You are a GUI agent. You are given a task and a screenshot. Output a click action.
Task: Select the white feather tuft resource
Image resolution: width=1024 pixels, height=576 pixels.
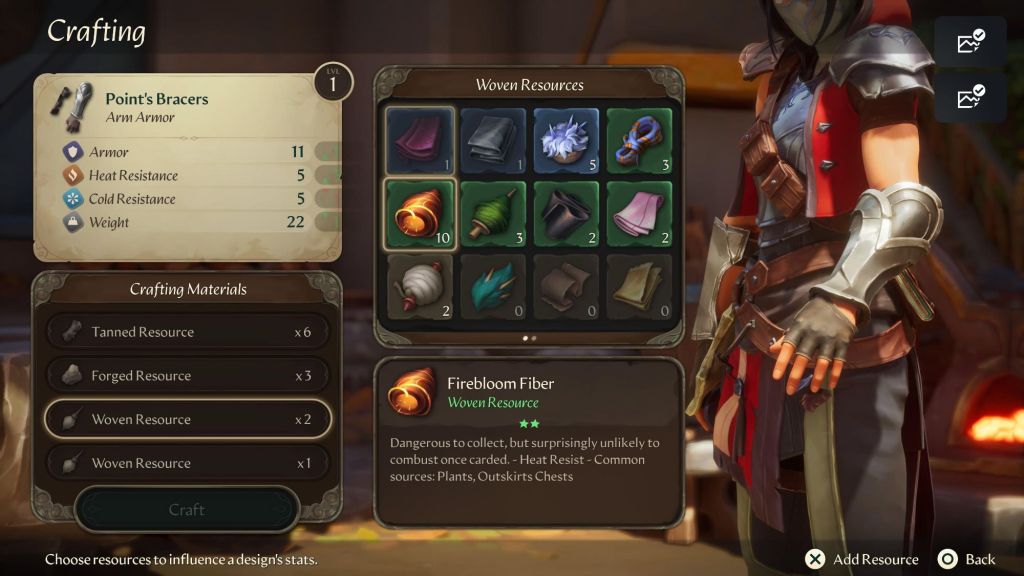point(567,140)
